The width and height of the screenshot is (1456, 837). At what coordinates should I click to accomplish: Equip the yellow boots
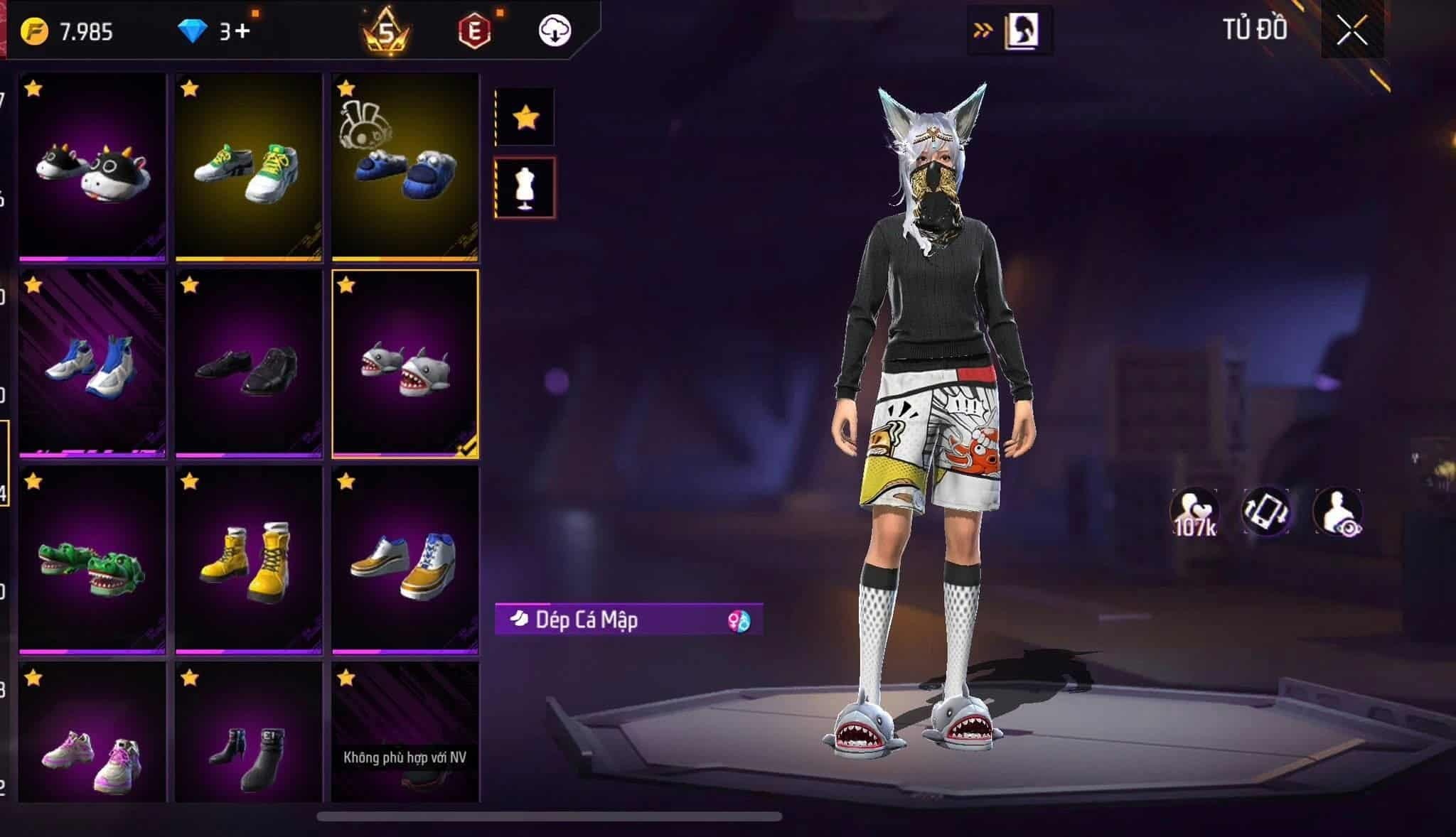click(x=249, y=560)
